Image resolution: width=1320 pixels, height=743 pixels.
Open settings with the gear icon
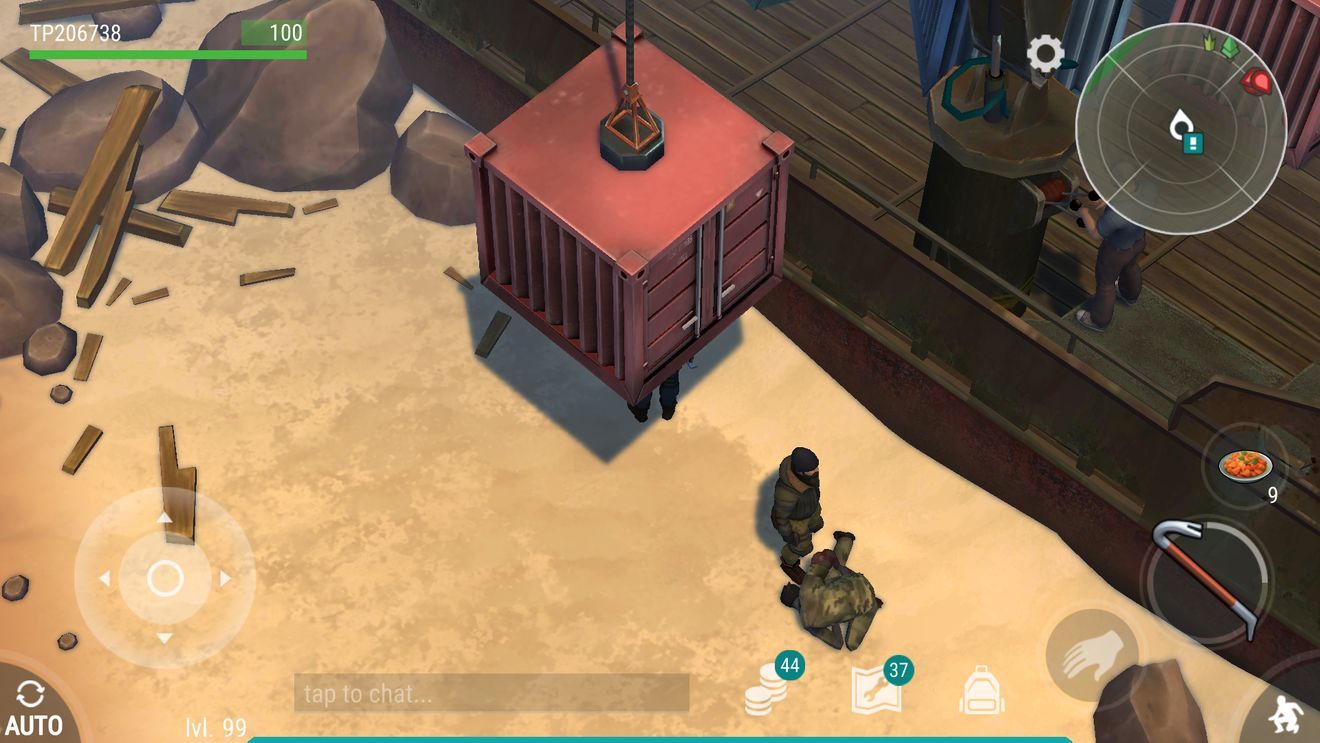[1045, 54]
